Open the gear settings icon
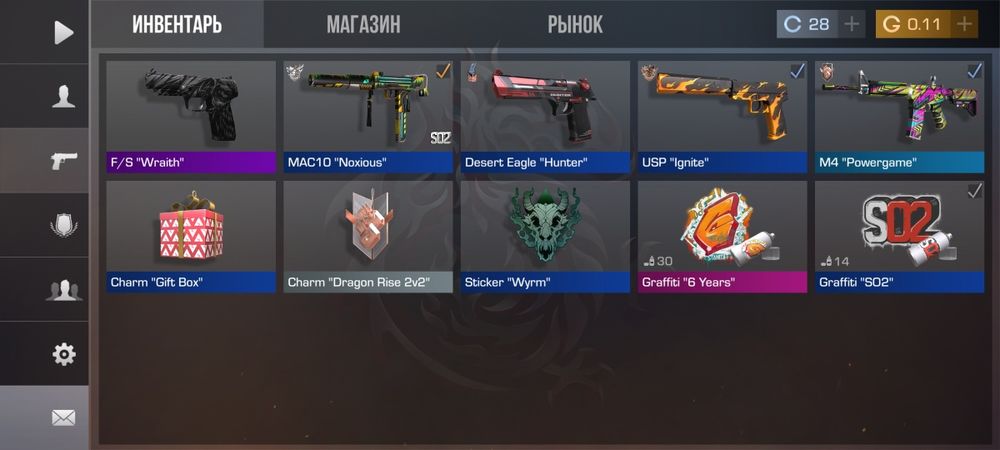 pos(63,353)
